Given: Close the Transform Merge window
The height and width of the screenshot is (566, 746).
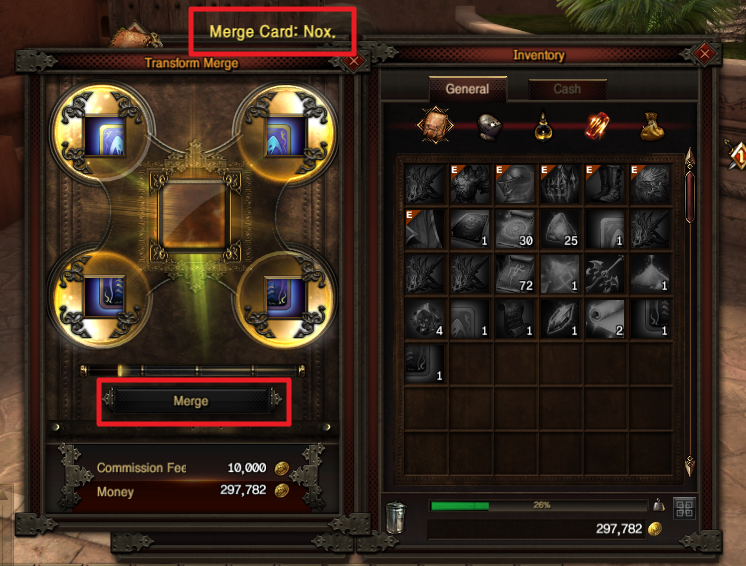Looking at the screenshot, I should pyautogui.click(x=354, y=61).
